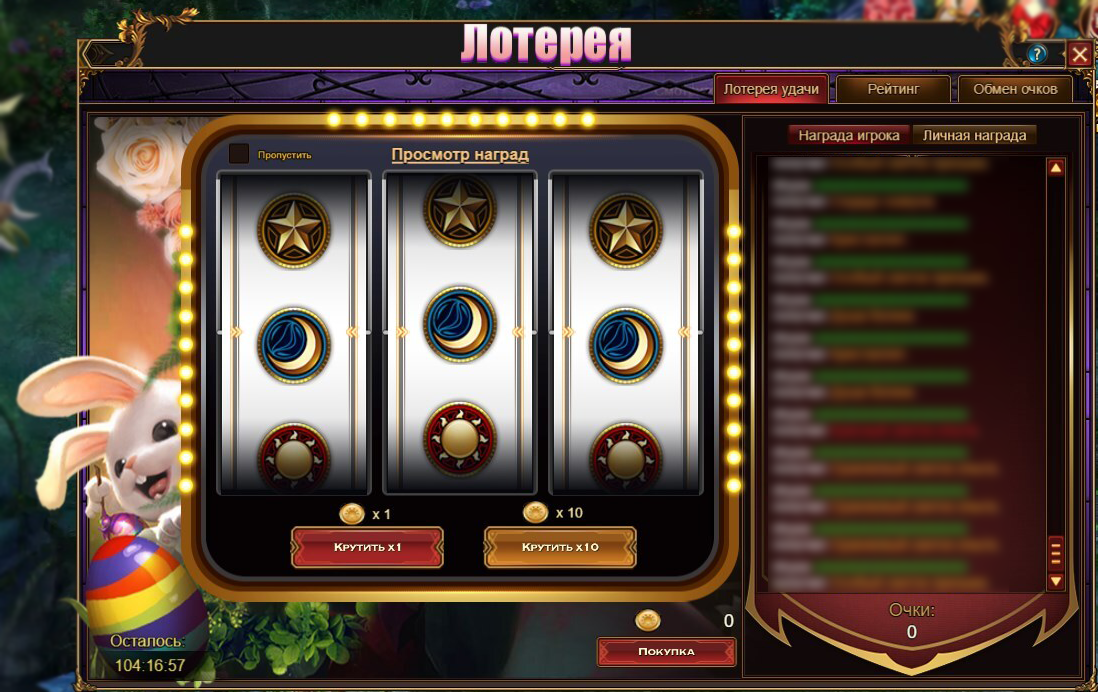Image resolution: width=1098 pixels, height=692 pixels.
Task: Open help with the question mark icon
Action: coord(1037,54)
